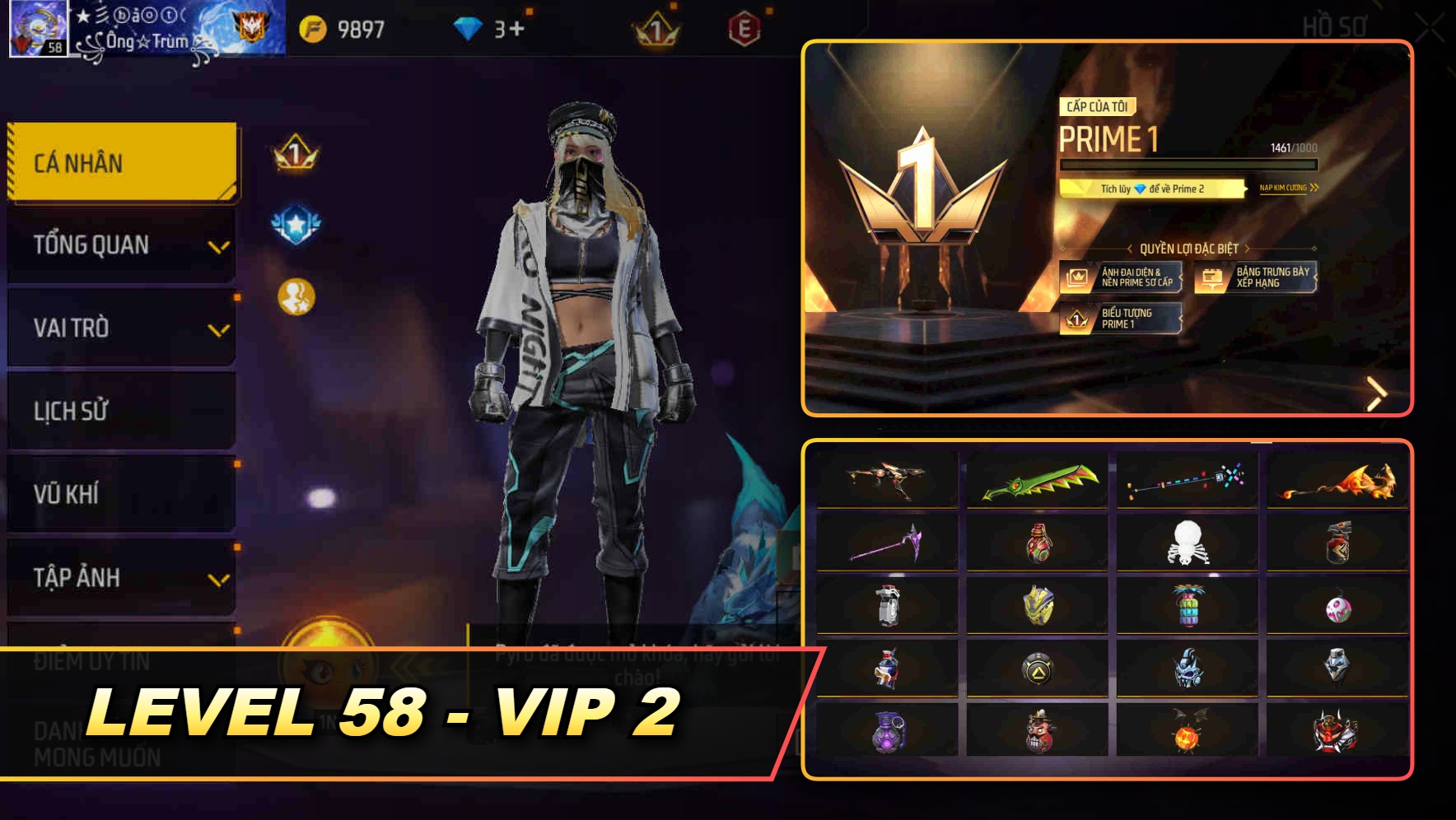1456x820 pixels.
Task: Collapse the Tập Ảnh section
Action: click(120, 578)
